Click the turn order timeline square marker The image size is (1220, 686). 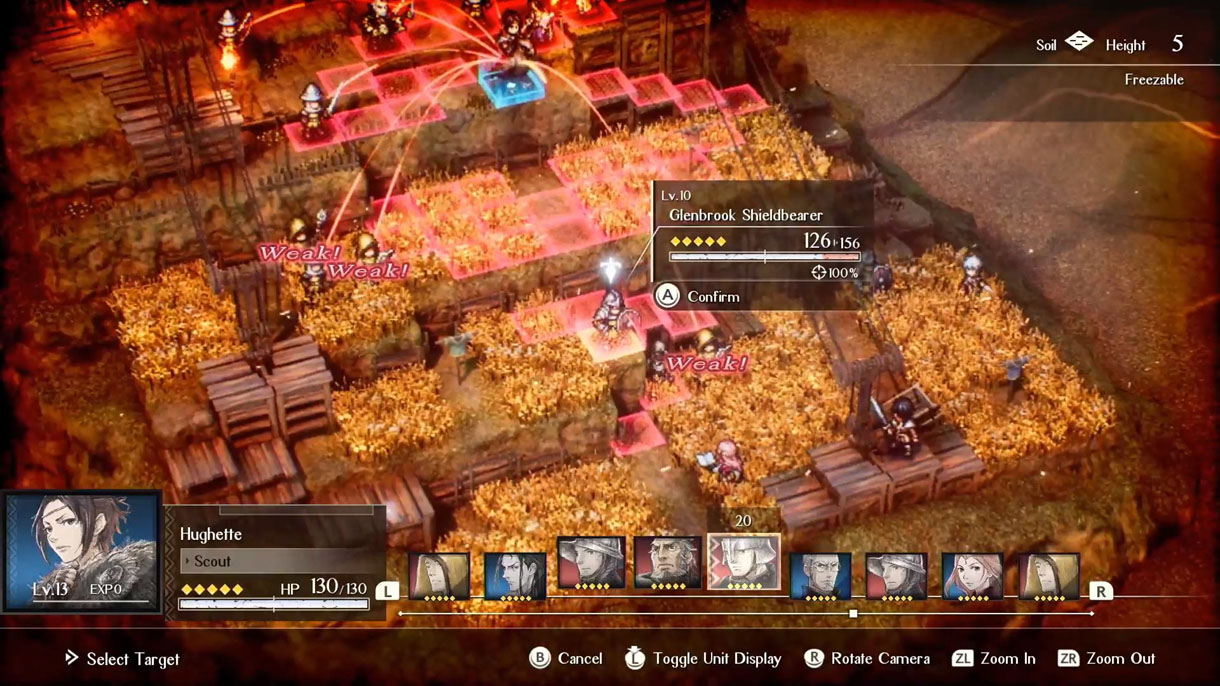[853, 614]
